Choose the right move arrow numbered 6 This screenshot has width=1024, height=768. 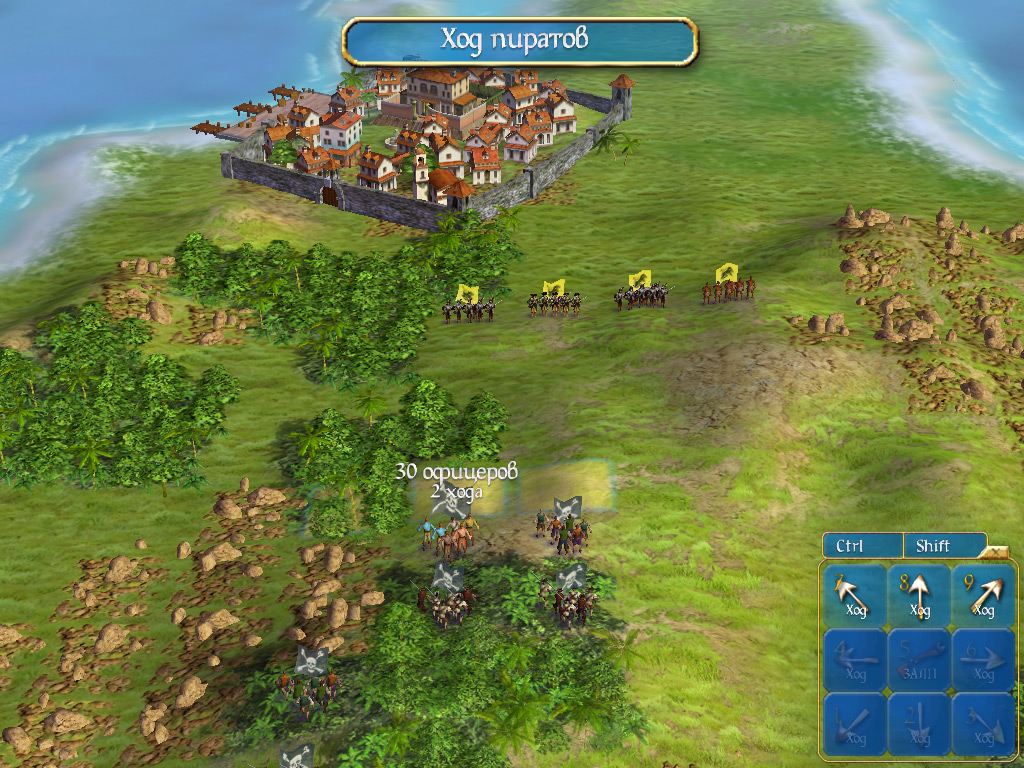[x=983, y=659]
